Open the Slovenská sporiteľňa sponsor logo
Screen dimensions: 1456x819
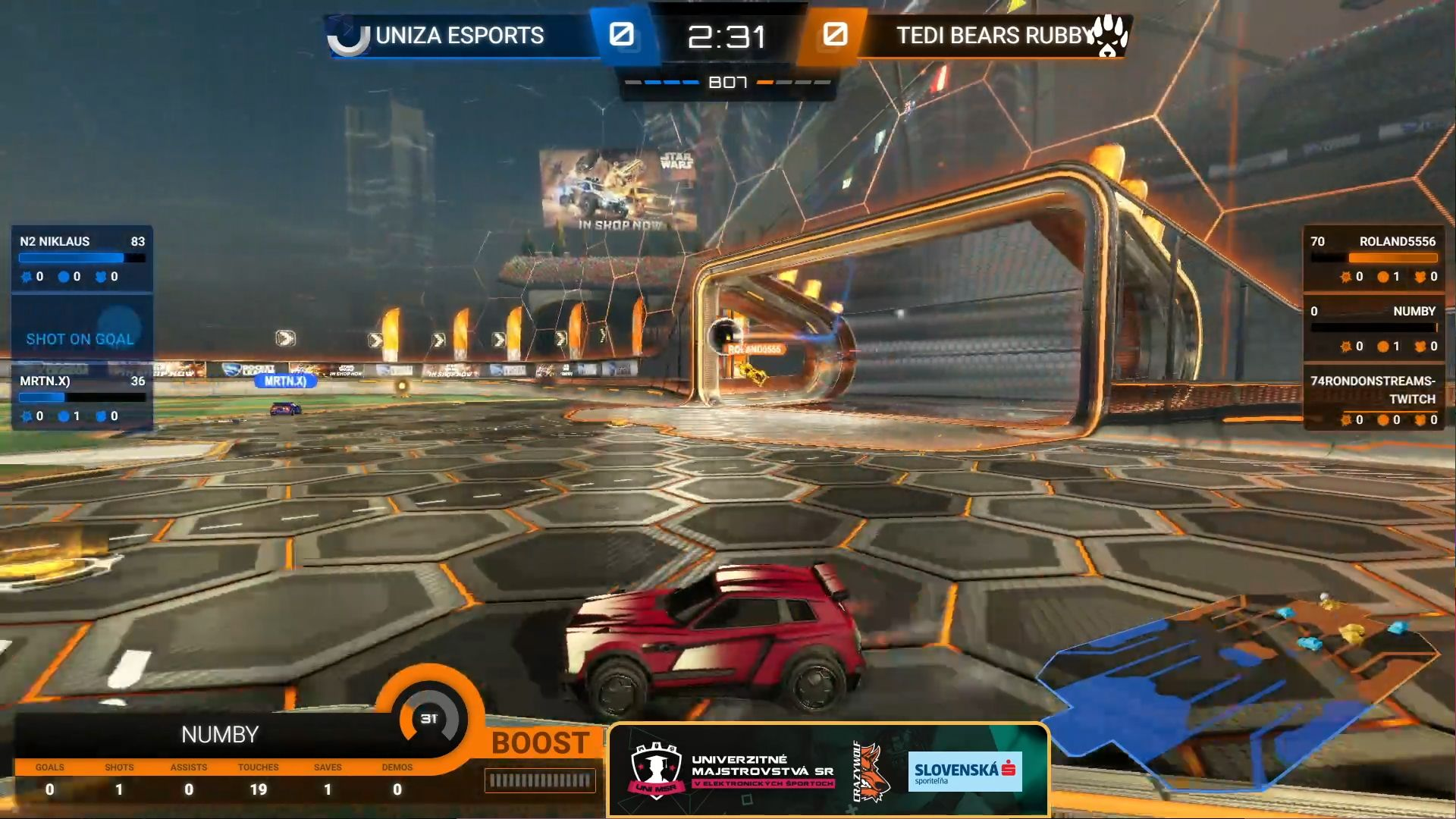(x=965, y=771)
